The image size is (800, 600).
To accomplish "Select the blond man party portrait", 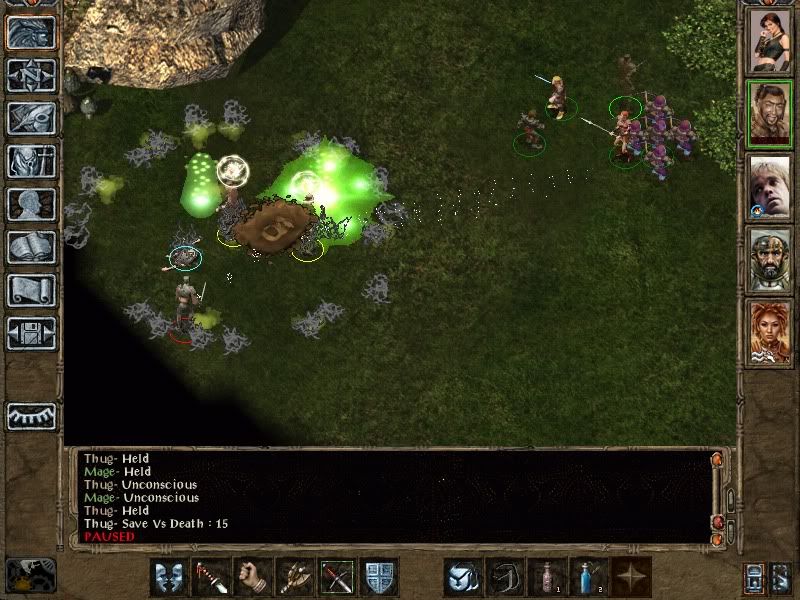I will click(770, 187).
